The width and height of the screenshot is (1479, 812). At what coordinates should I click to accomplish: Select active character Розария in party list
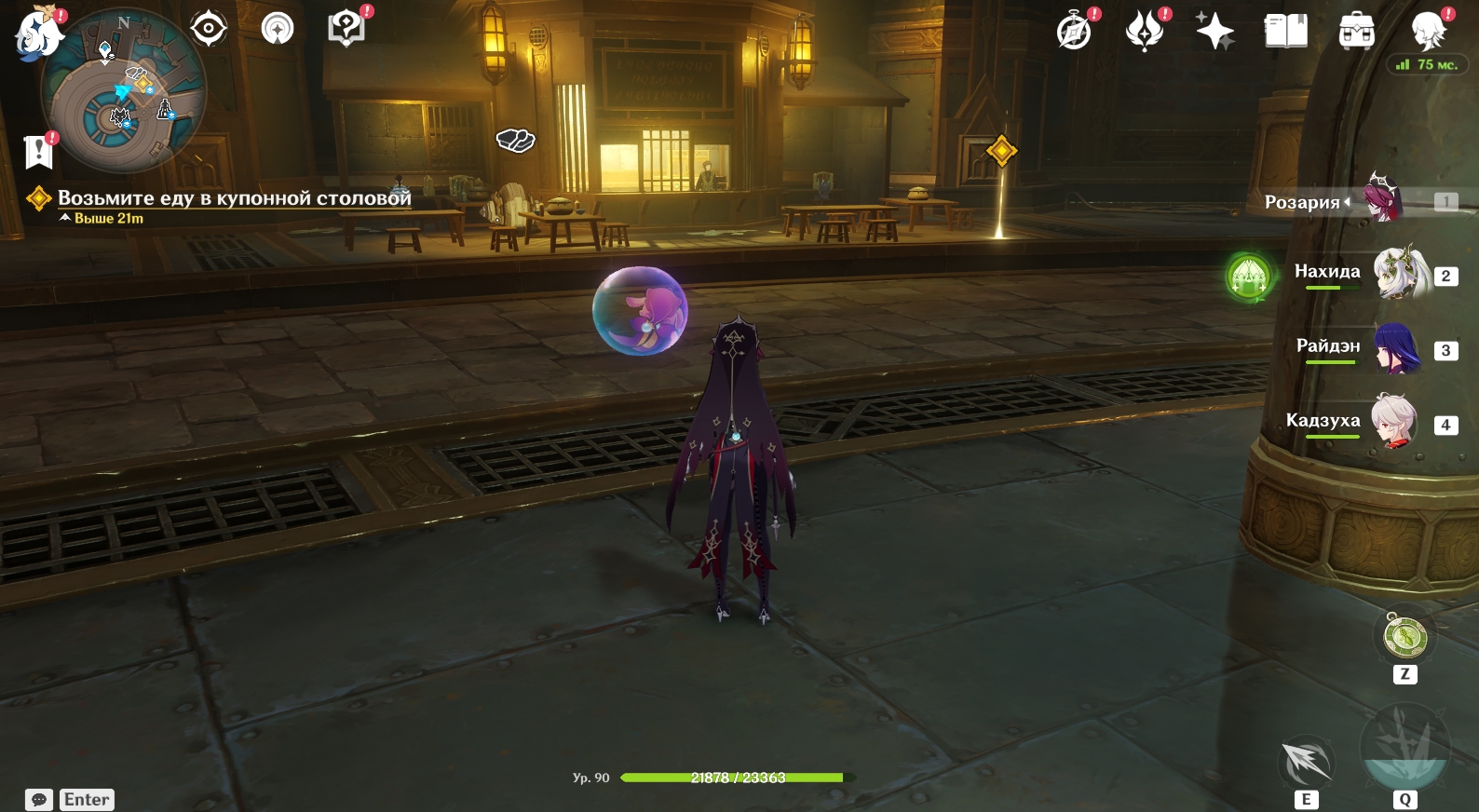click(x=1386, y=199)
